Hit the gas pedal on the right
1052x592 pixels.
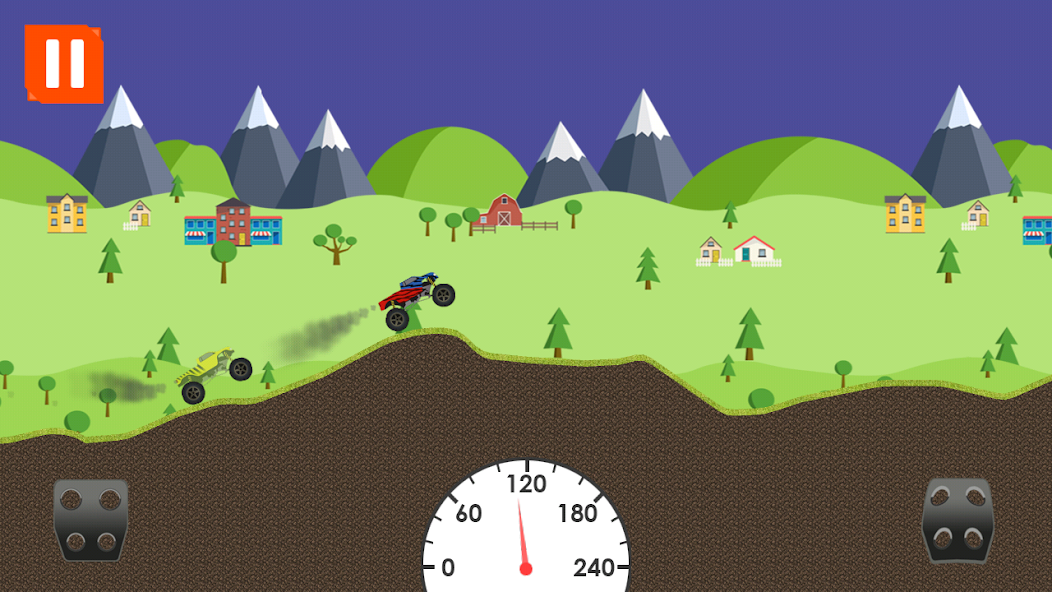coord(957,518)
